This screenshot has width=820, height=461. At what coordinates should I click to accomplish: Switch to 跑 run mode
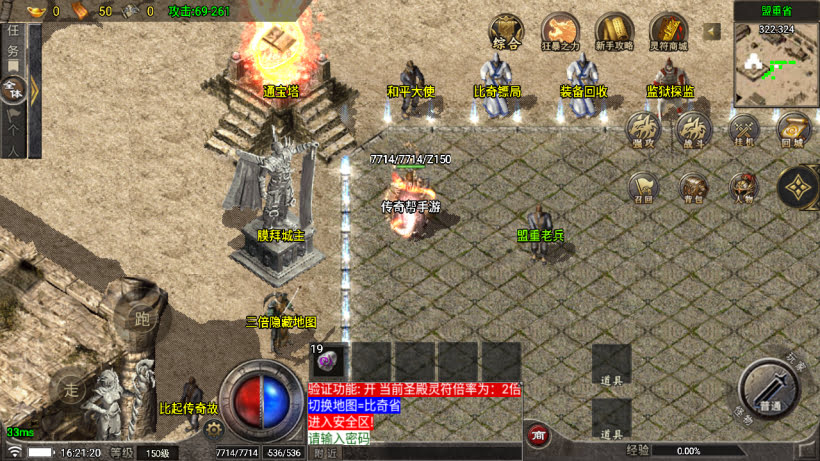(x=141, y=320)
